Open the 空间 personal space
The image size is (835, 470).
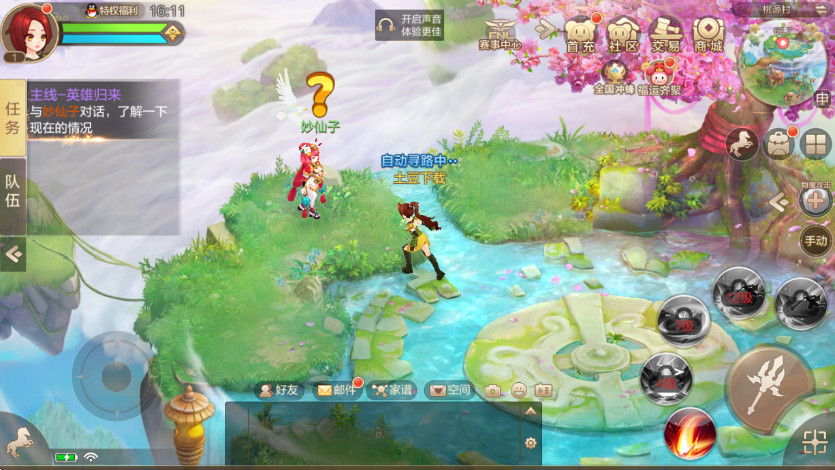(448, 390)
